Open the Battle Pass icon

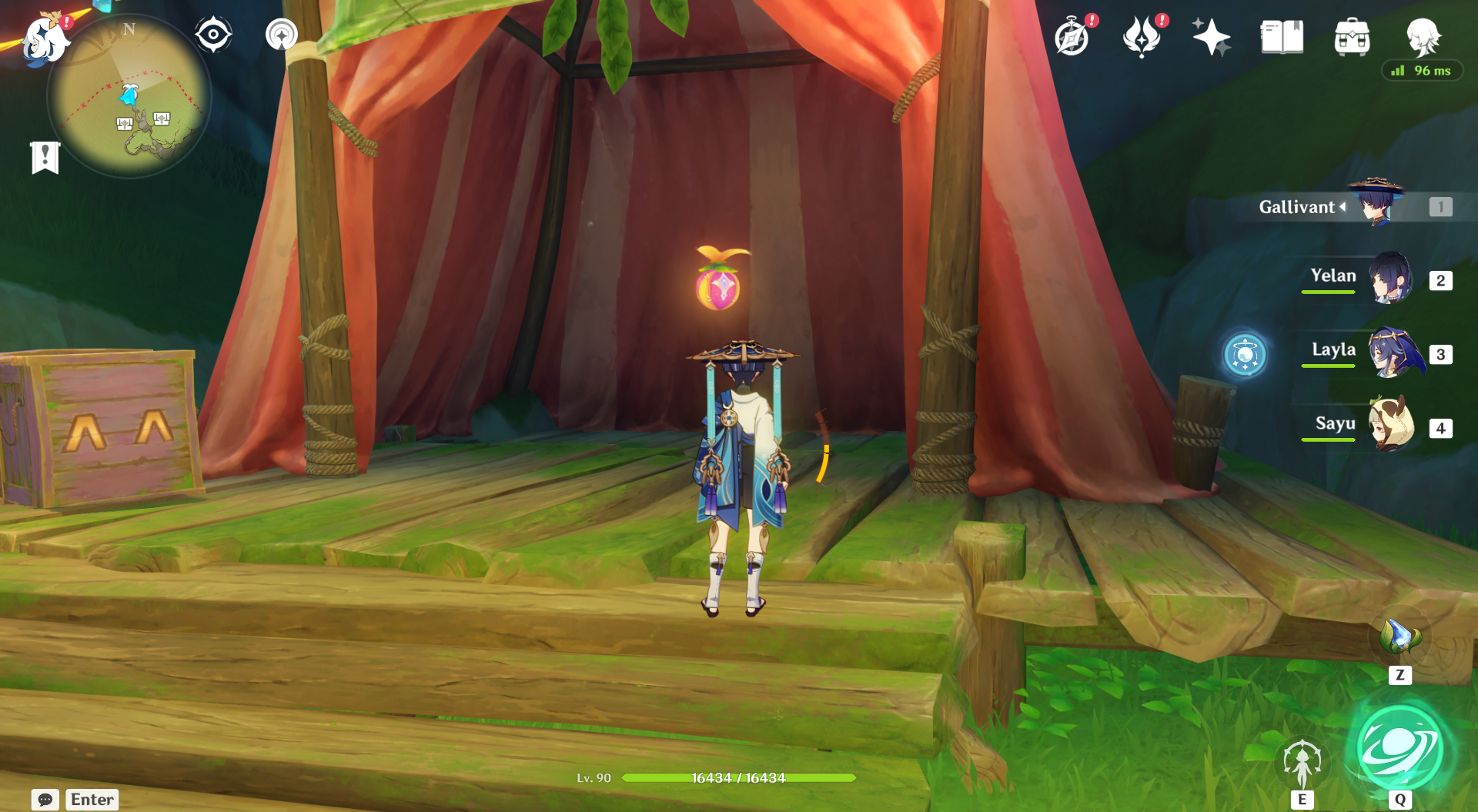pyautogui.click(x=1141, y=37)
